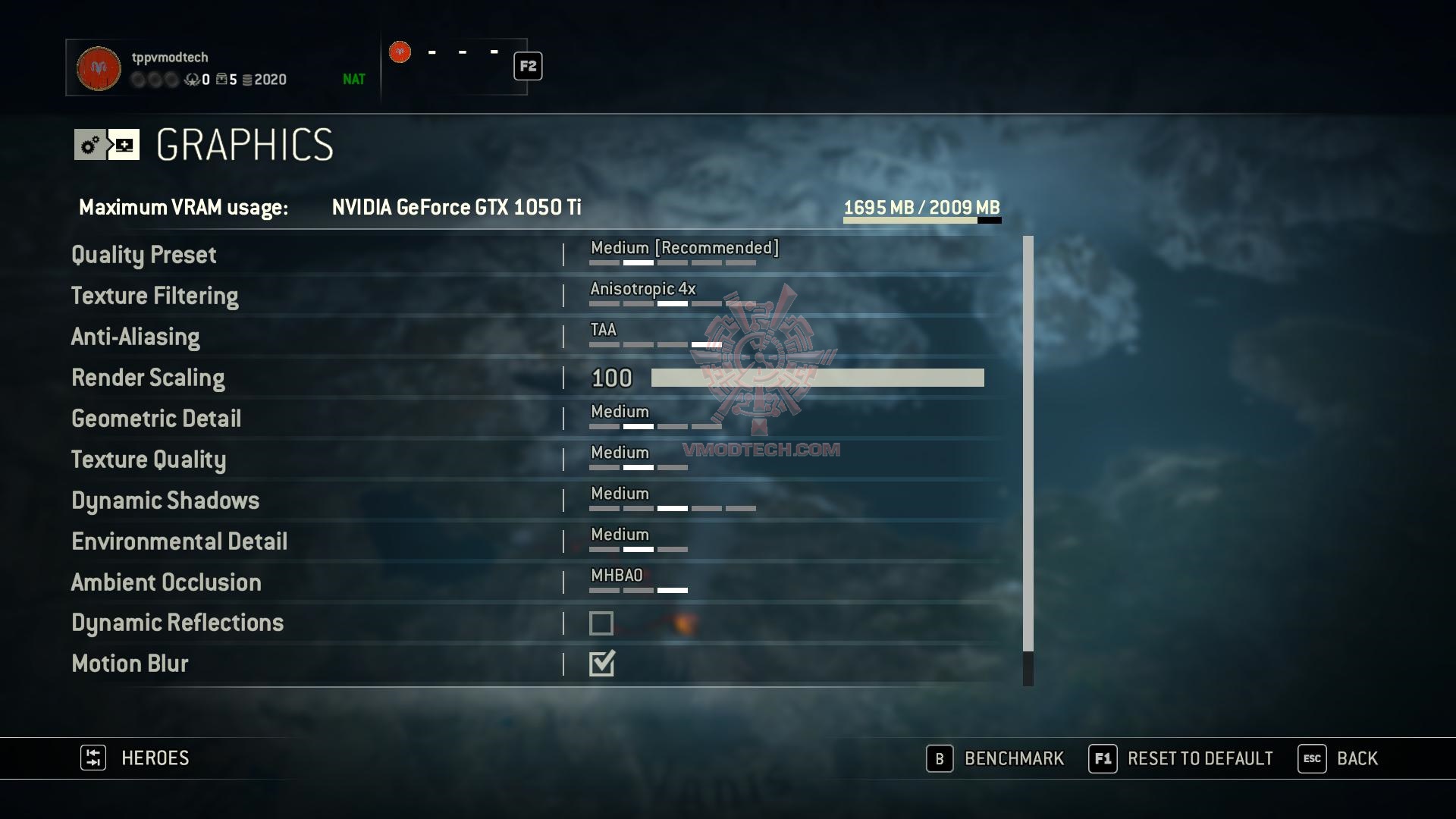The height and width of the screenshot is (819, 1456).
Task: Select the Environmental Detail option
Action: (180, 541)
